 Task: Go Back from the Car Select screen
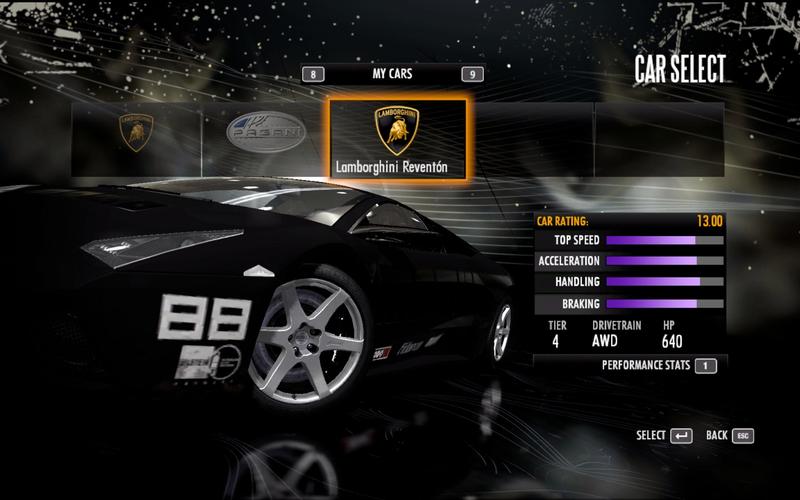(x=743, y=436)
